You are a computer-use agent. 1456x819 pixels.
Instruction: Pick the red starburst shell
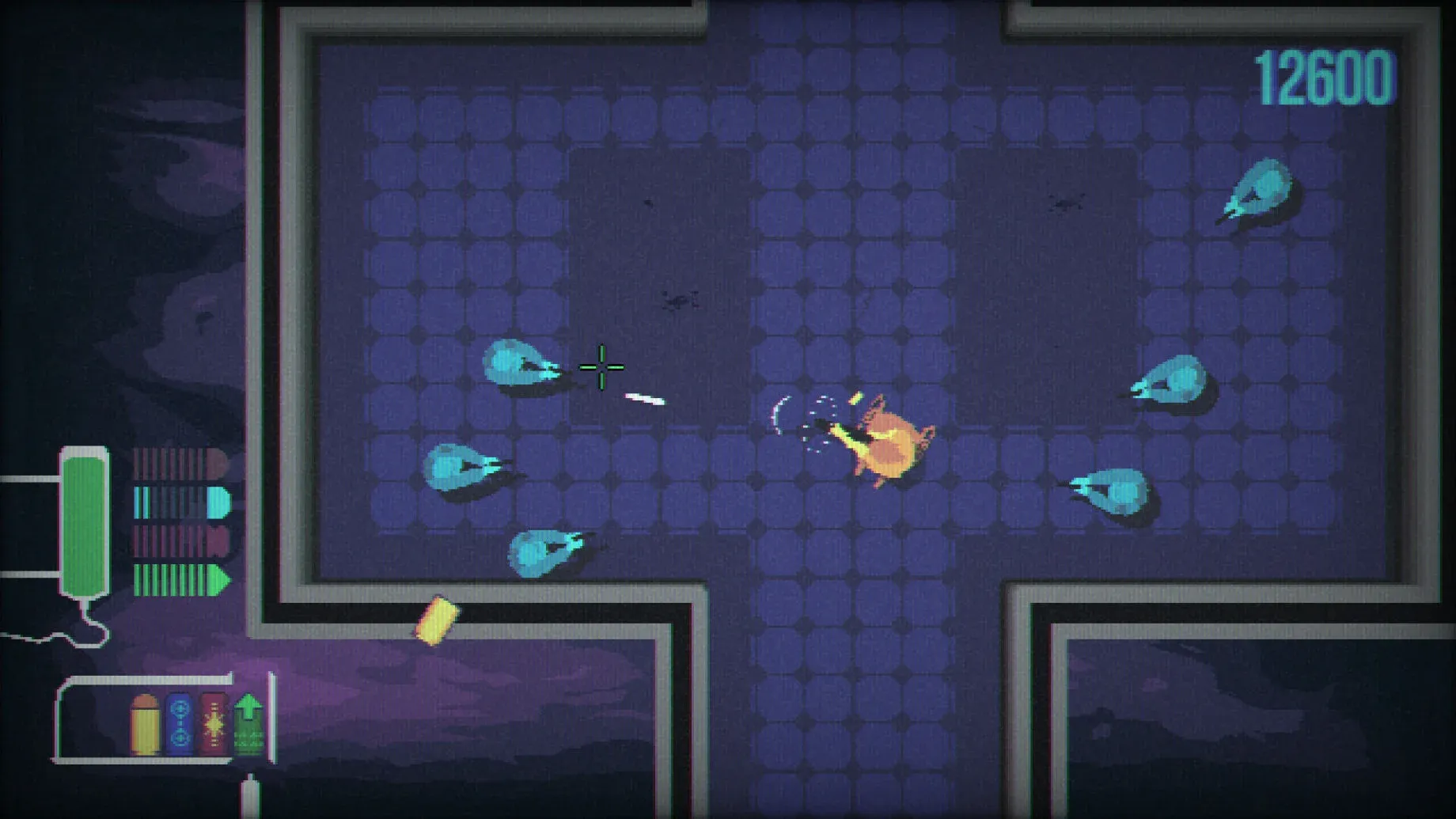point(214,723)
